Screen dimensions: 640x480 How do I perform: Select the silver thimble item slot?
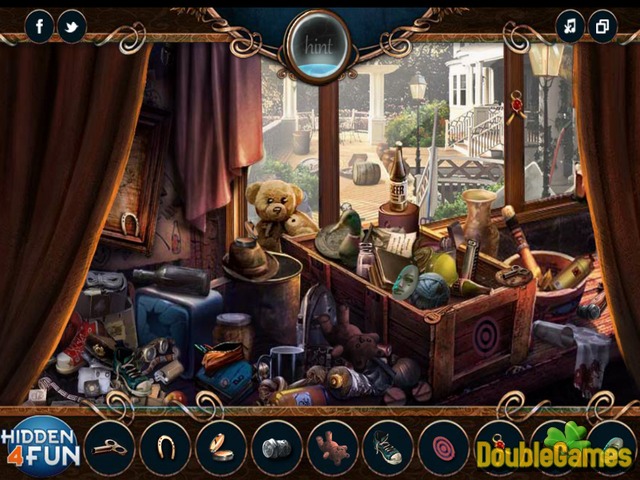pos(277,446)
